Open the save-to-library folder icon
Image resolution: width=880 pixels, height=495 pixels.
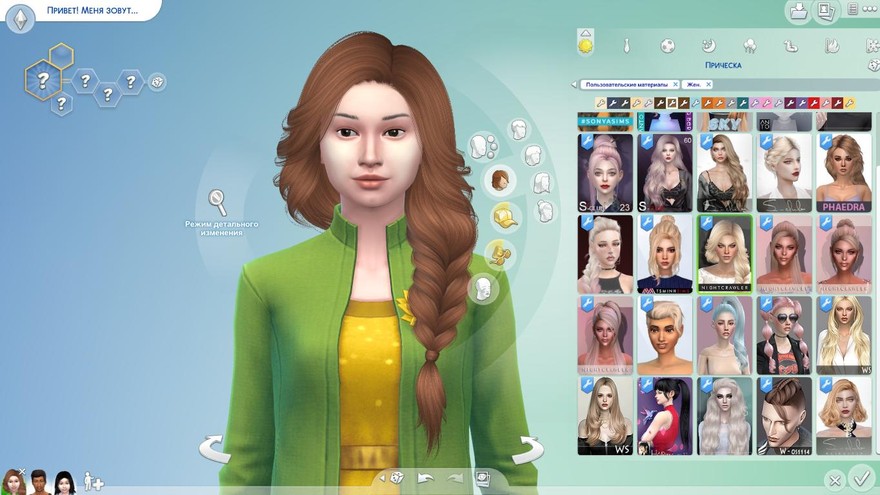click(798, 11)
